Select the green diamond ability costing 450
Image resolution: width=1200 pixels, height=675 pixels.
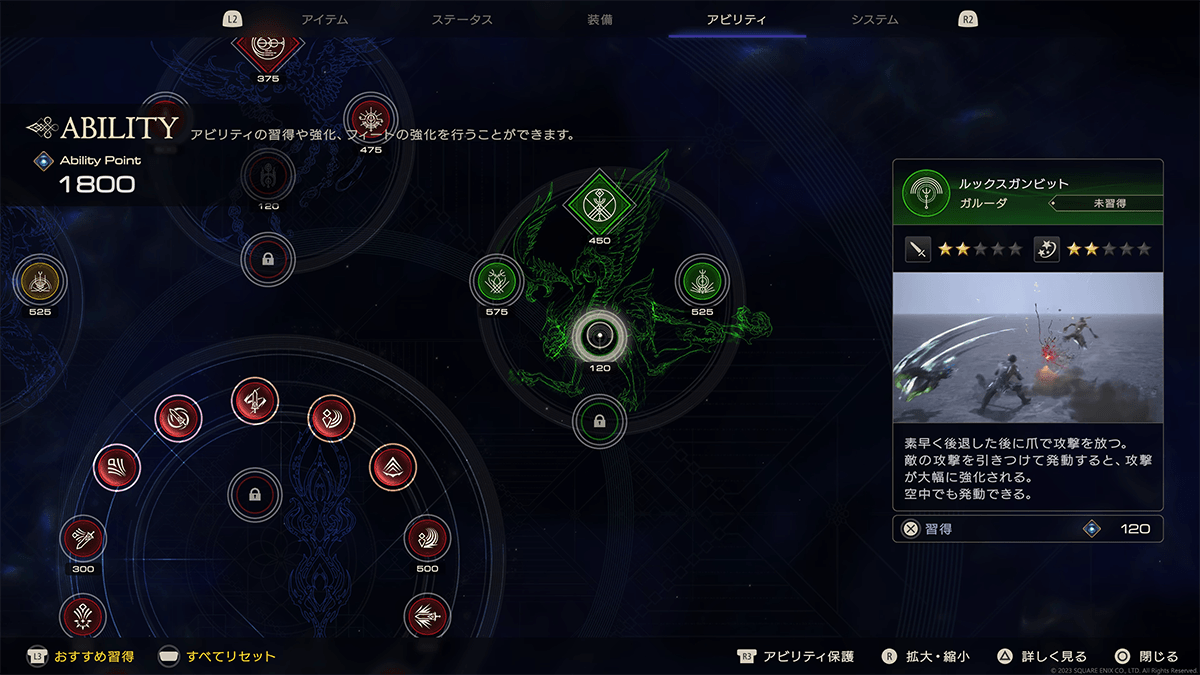[600, 205]
